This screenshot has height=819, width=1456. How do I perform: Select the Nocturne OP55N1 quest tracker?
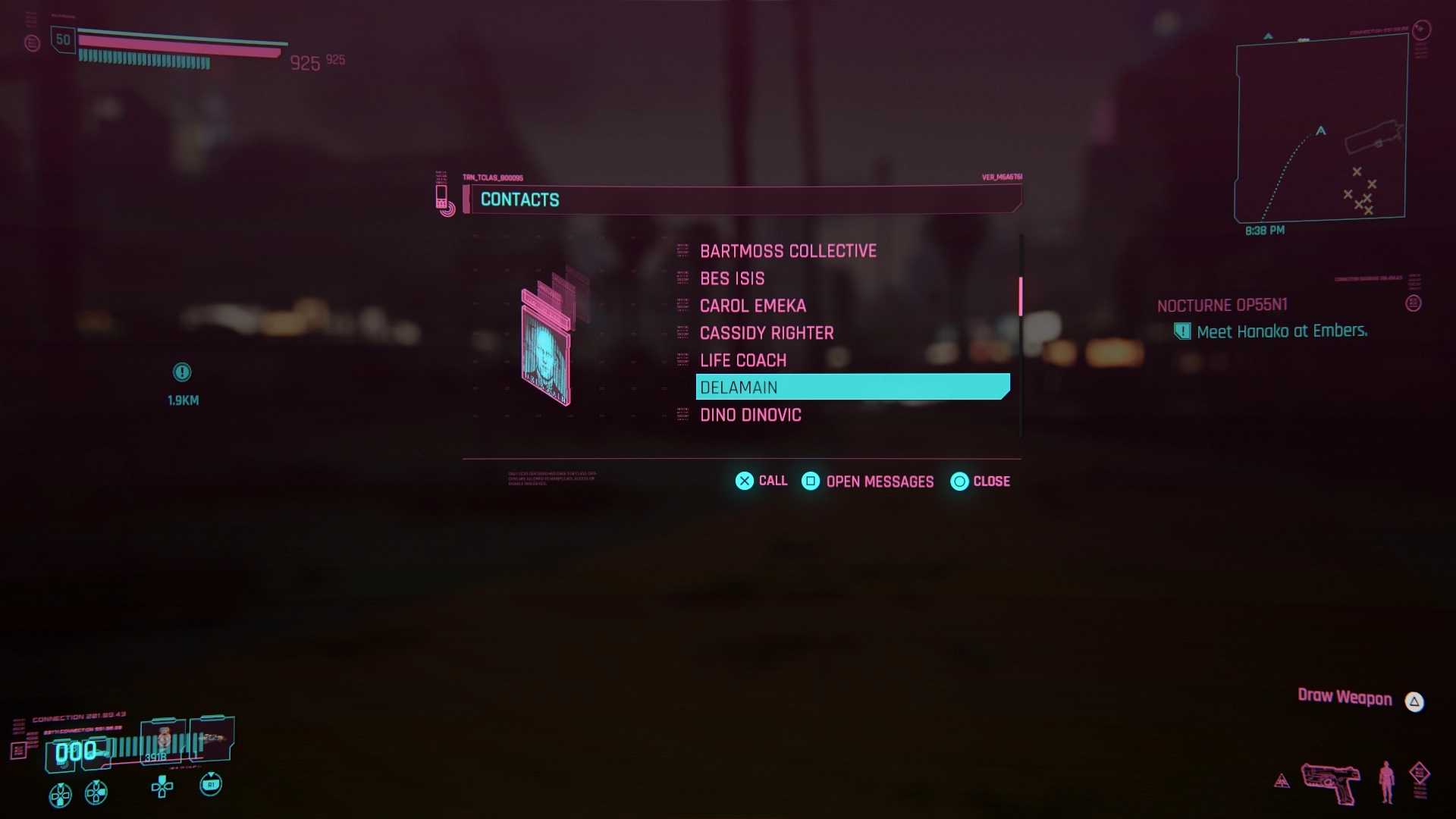(x=1222, y=306)
